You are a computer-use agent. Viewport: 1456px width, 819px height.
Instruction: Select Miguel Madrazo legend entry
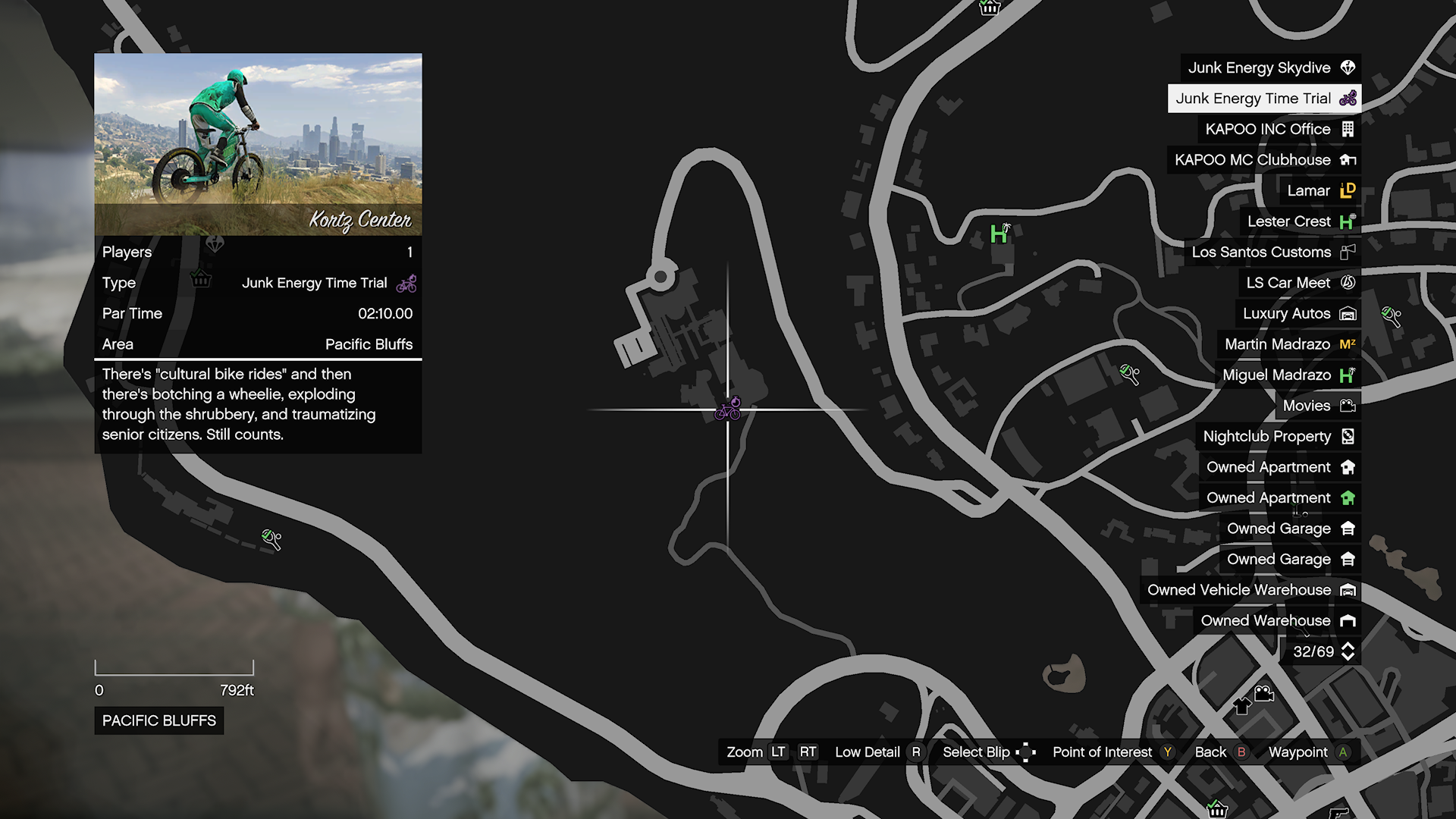pyautogui.click(x=1288, y=375)
